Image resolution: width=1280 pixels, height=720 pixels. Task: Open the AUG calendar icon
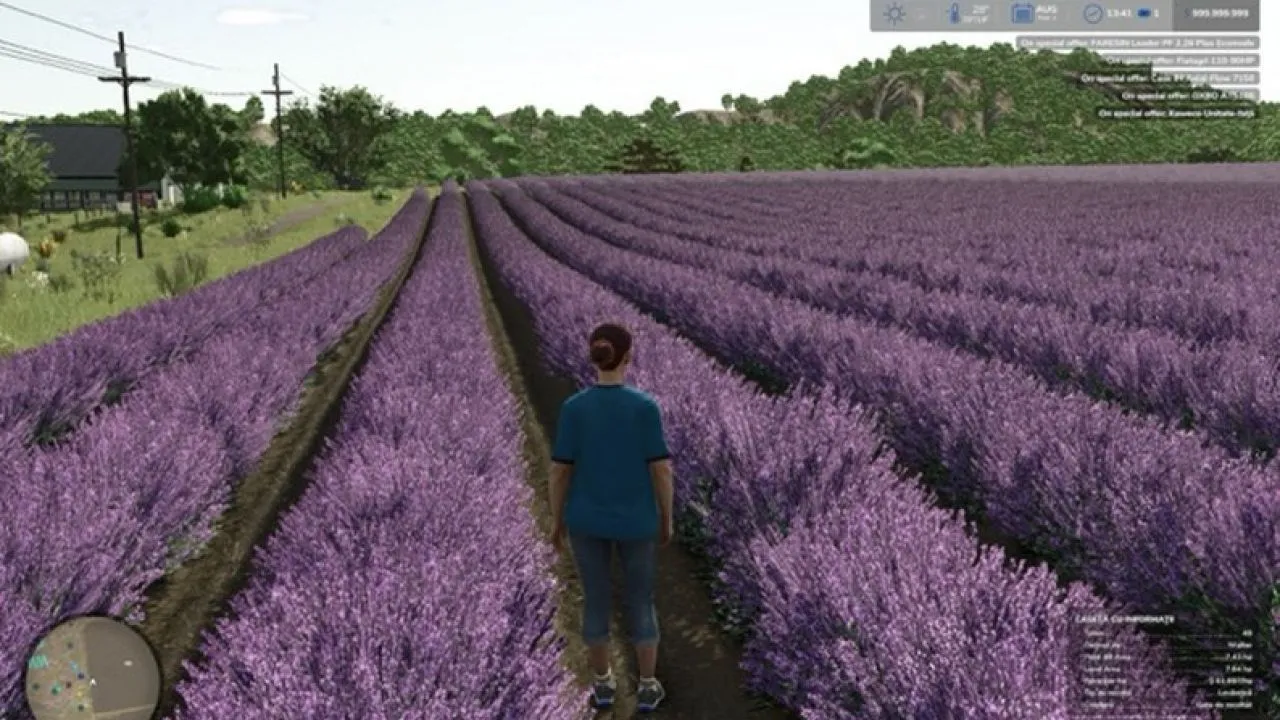(1023, 13)
